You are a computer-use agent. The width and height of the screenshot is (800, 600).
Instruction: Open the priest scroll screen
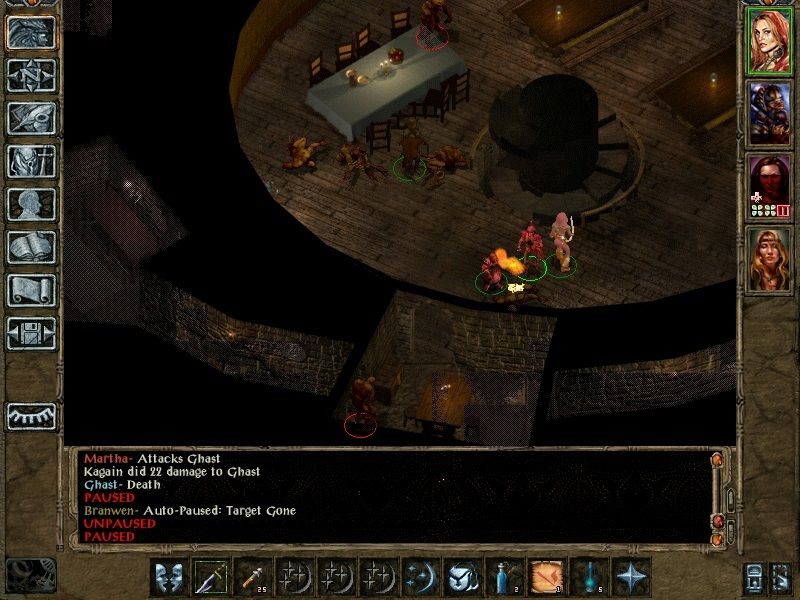pyautogui.click(x=31, y=289)
